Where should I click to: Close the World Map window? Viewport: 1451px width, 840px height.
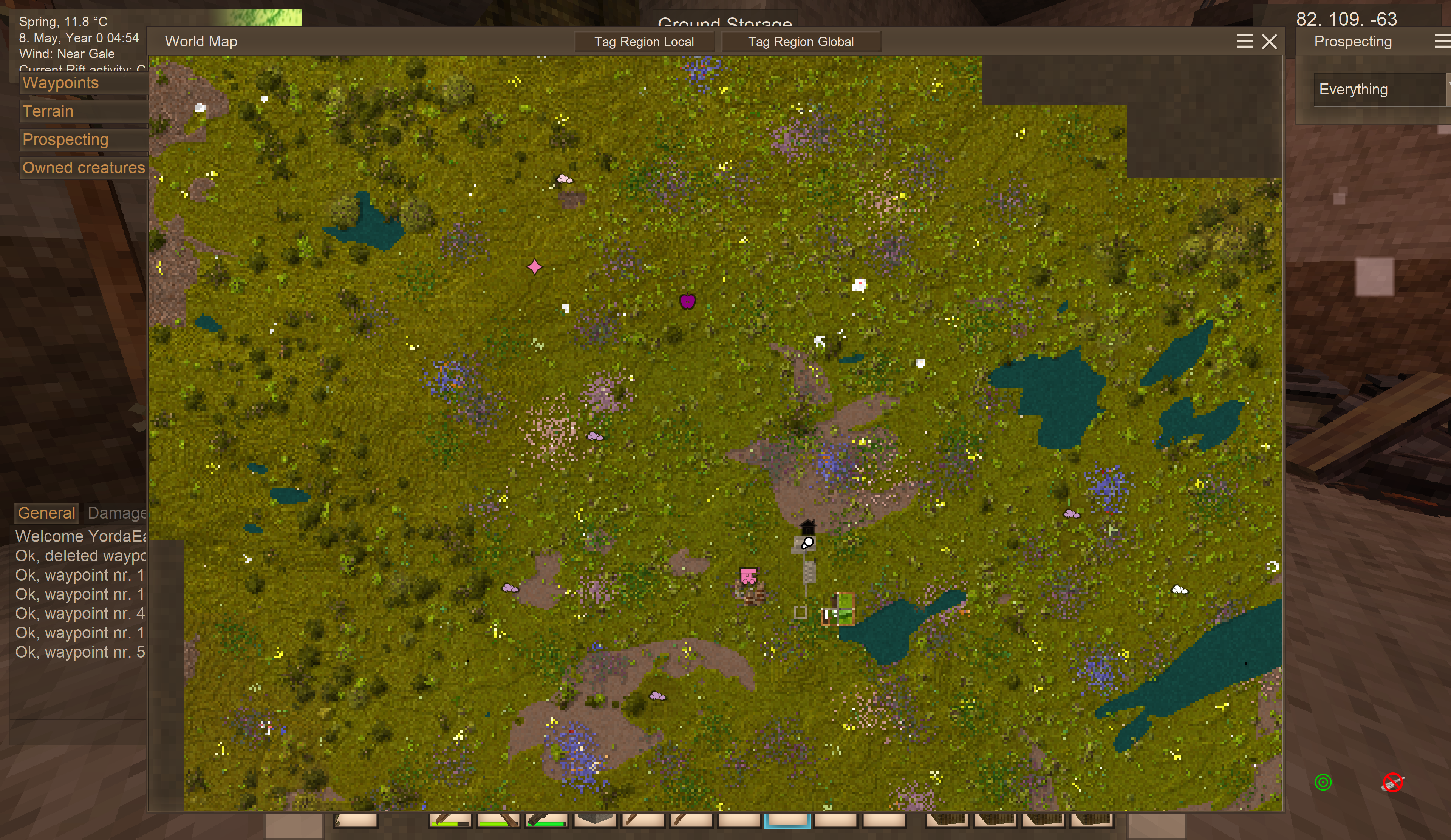[x=1269, y=42]
